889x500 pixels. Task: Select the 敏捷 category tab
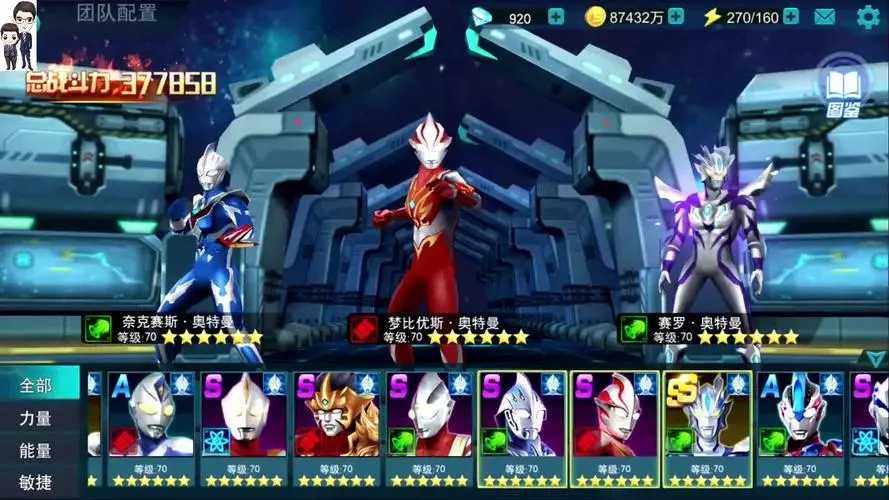click(x=38, y=482)
